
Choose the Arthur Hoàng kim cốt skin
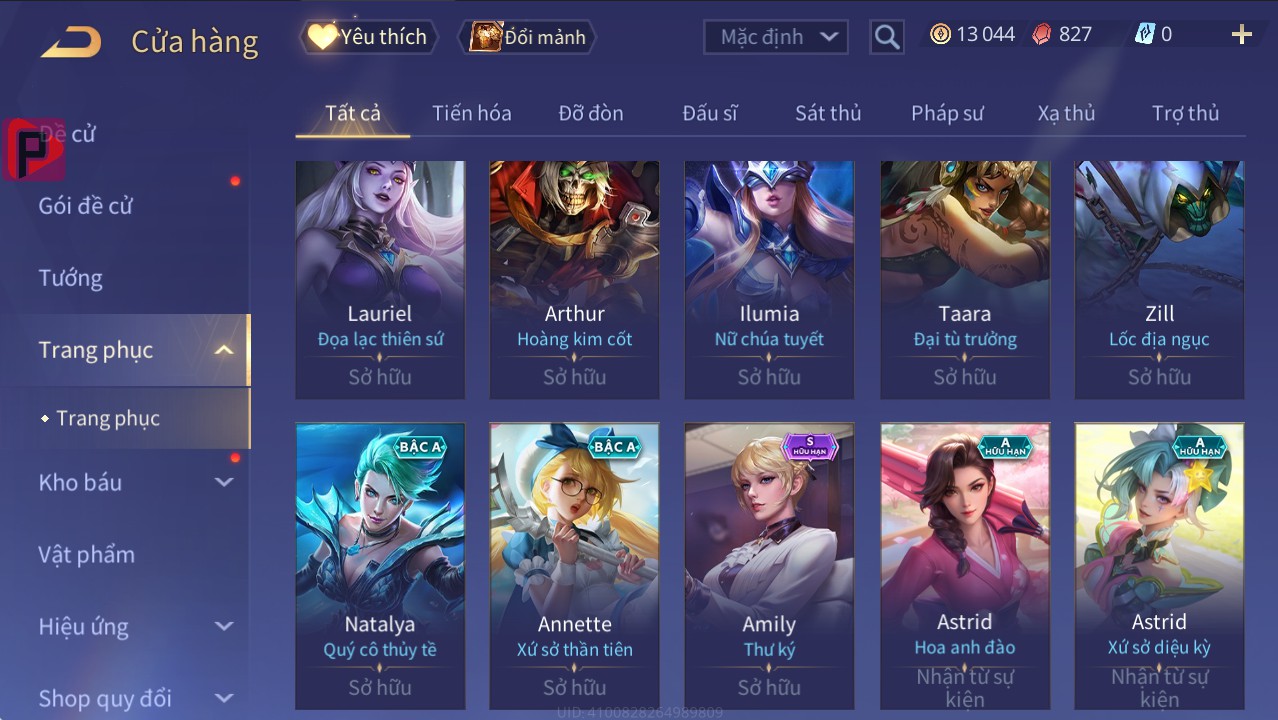574,280
